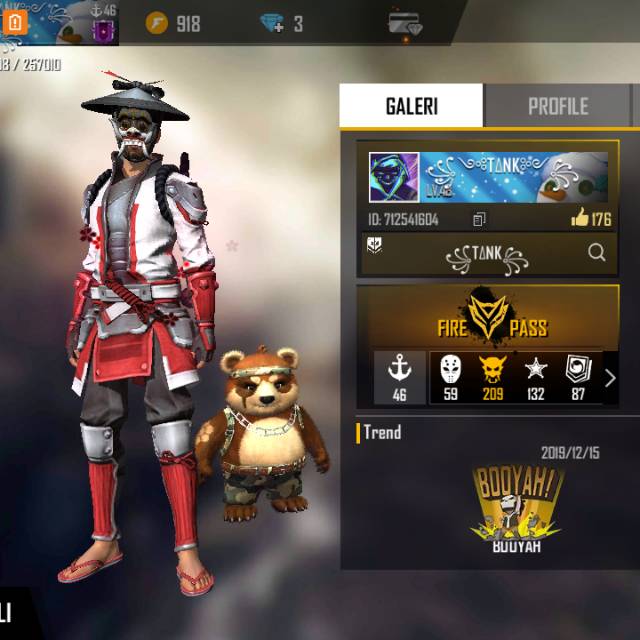Screen dimensions: 640x640
Task: Add diamonds via the diamond plus icon
Action: point(272,23)
